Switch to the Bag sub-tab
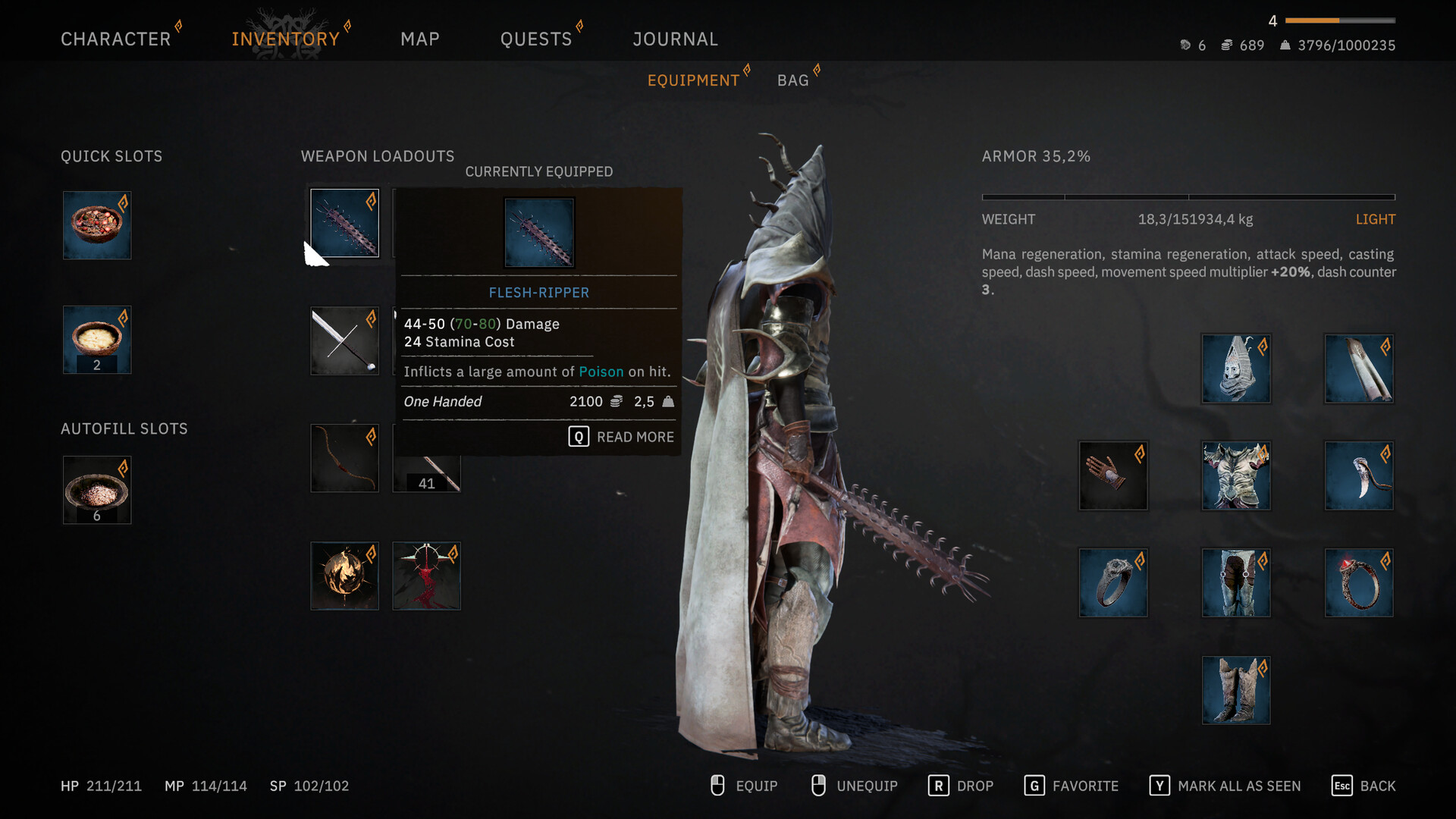This screenshot has width=1456, height=819. (792, 80)
